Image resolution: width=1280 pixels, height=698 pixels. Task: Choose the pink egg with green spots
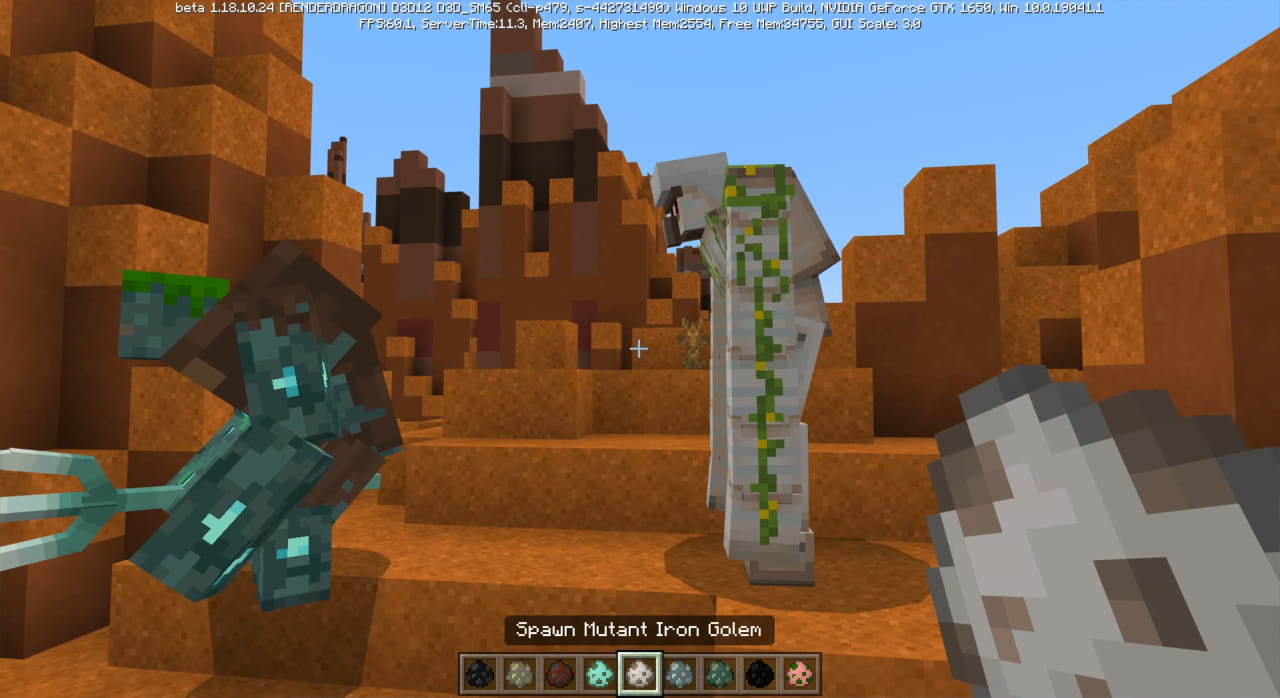click(x=801, y=673)
